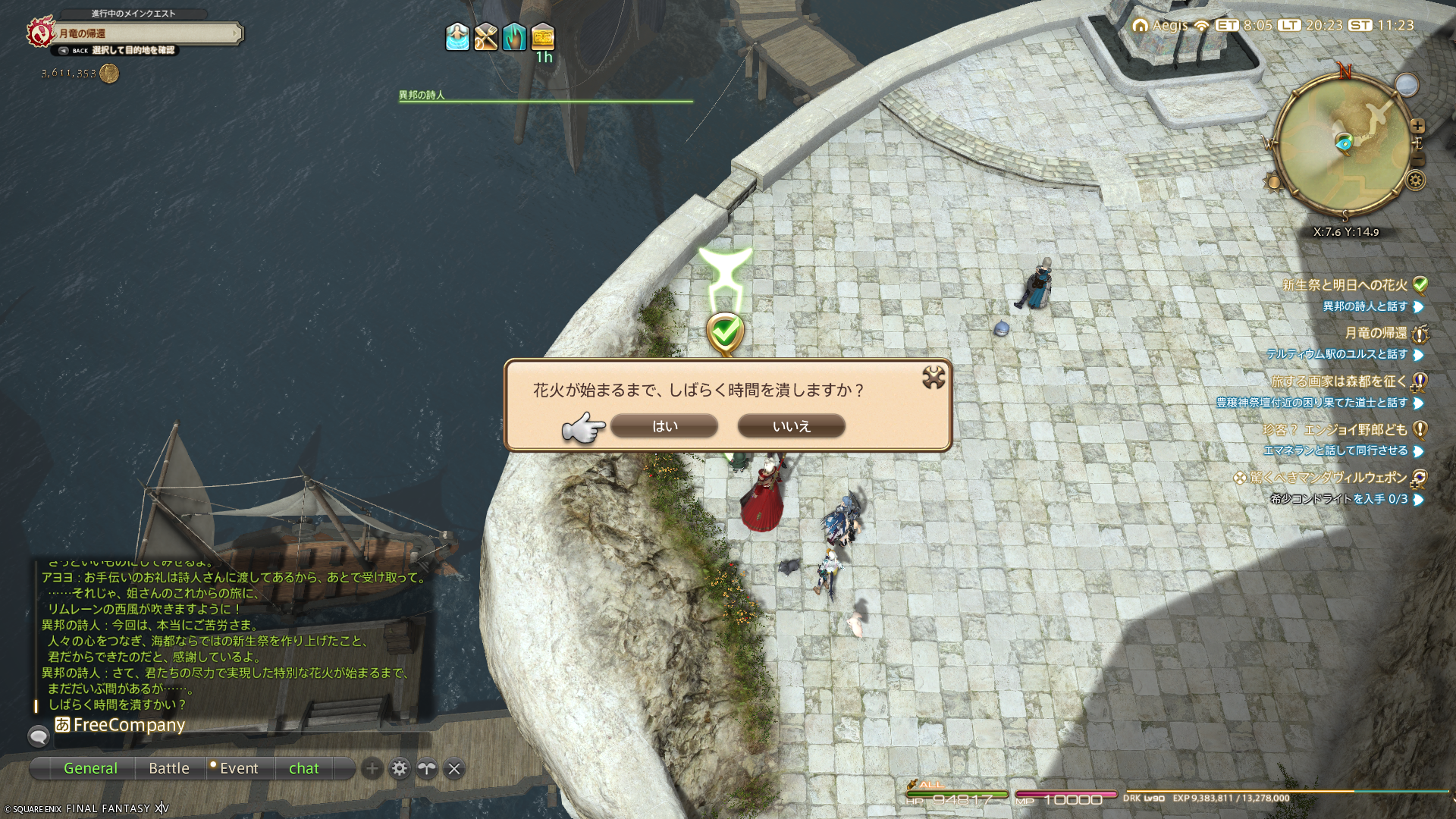Zoom in the minimap with plus button

click(1418, 126)
